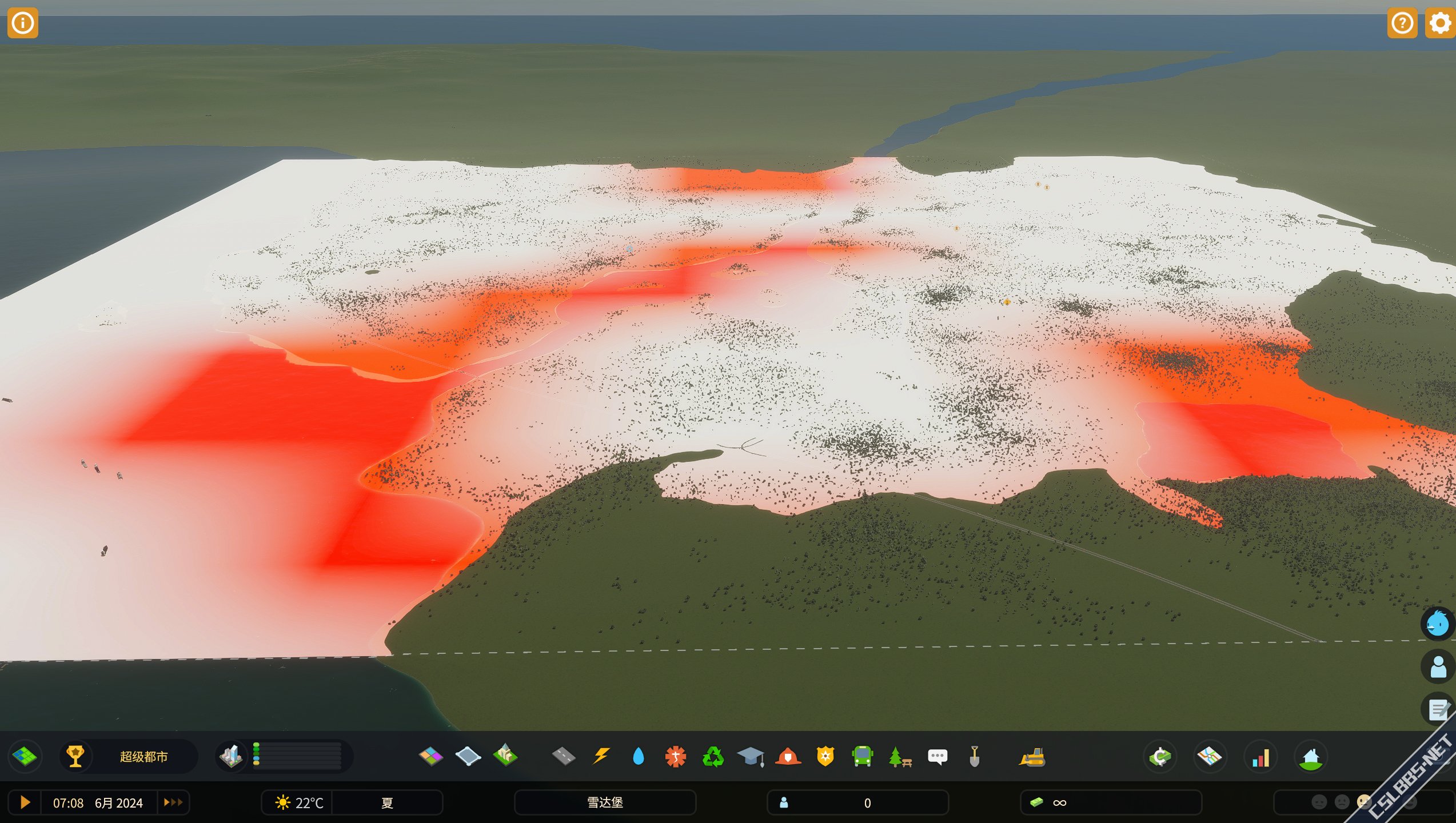Open the info views panel icon
The width and height of the screenshot is (1456, 823).
(x=23, y=23)
